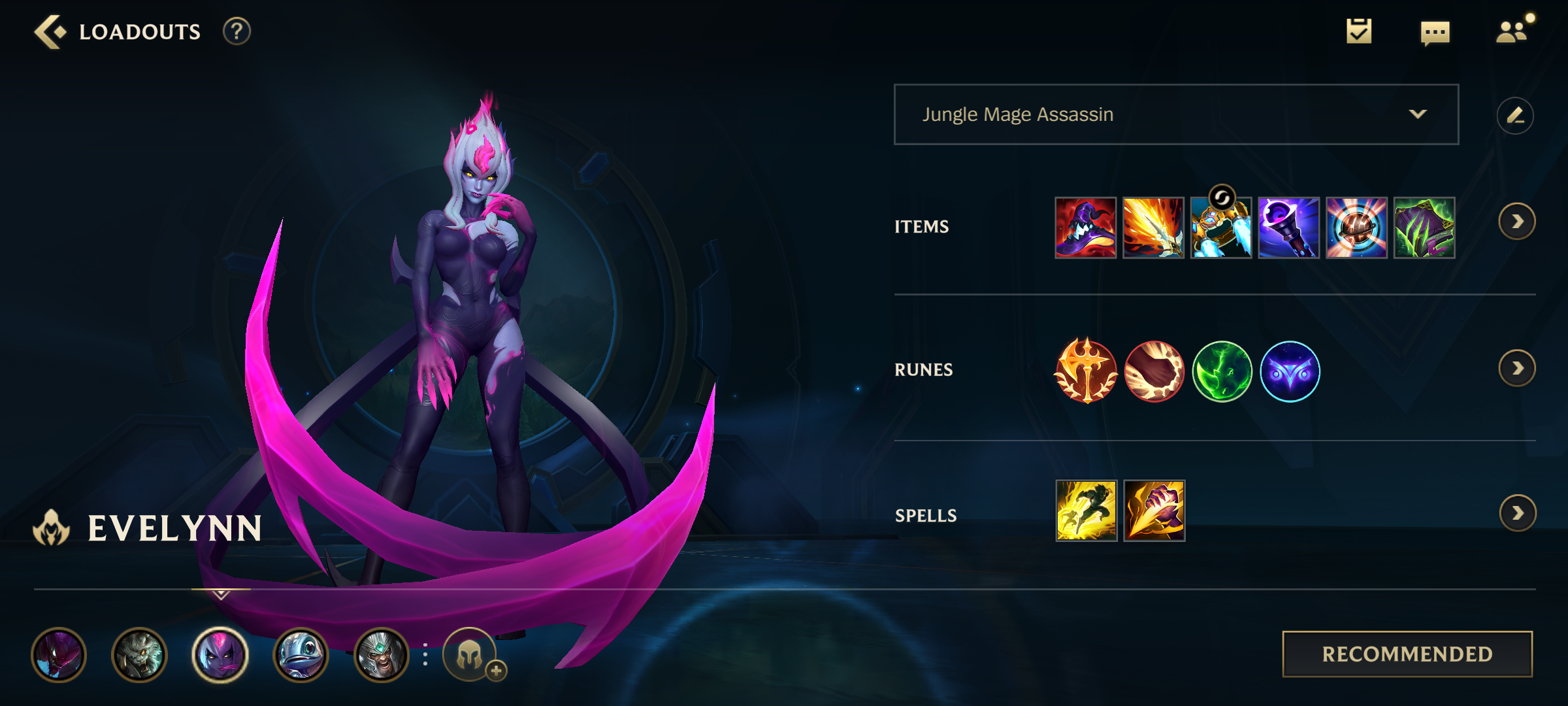This screenshot has width=1568, height=706.
Task: Select the Smite summoner spell icon
Action: [1154, 512]
